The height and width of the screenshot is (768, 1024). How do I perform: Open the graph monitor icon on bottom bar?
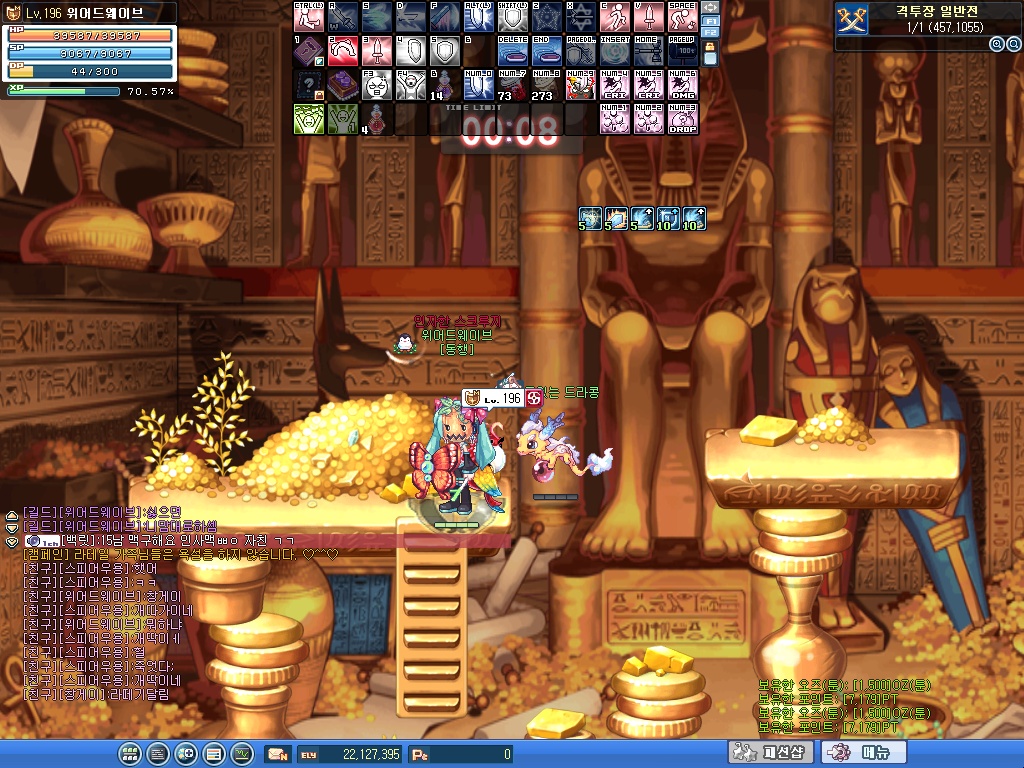pos(241,754)
